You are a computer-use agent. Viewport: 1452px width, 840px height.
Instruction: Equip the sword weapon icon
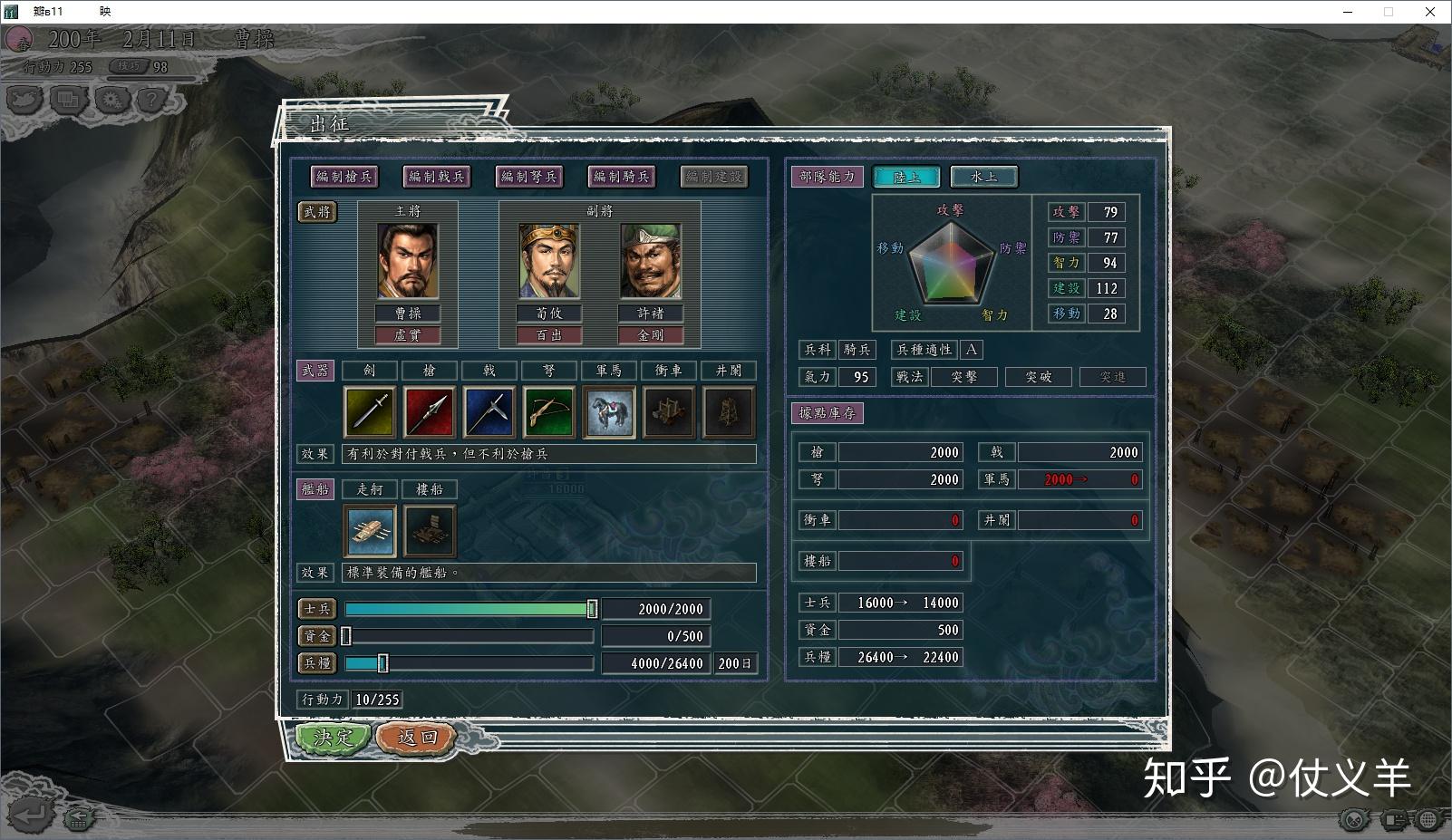point(370,412)
